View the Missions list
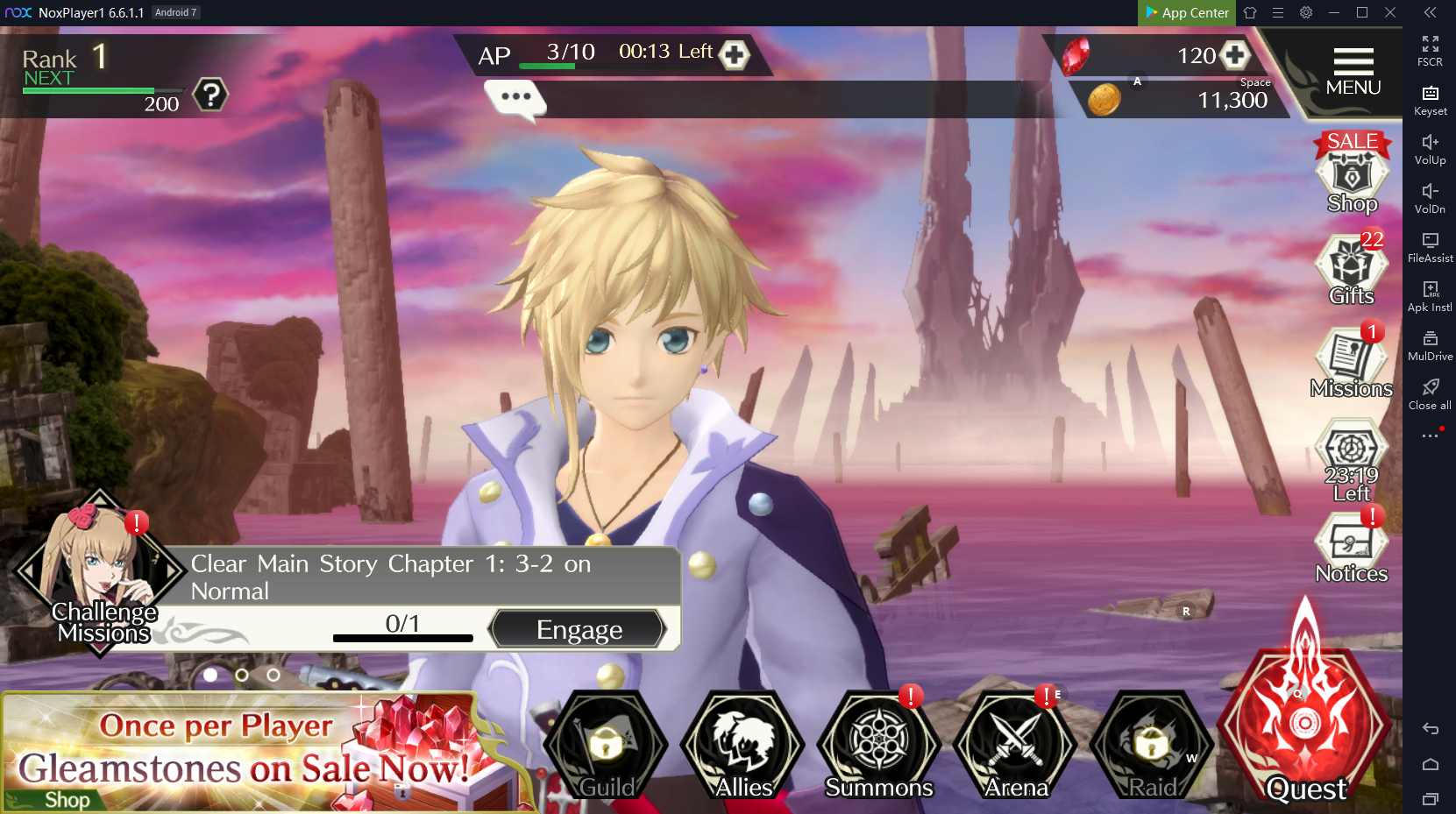1456x814 pixels. [x=1351, y=363]
